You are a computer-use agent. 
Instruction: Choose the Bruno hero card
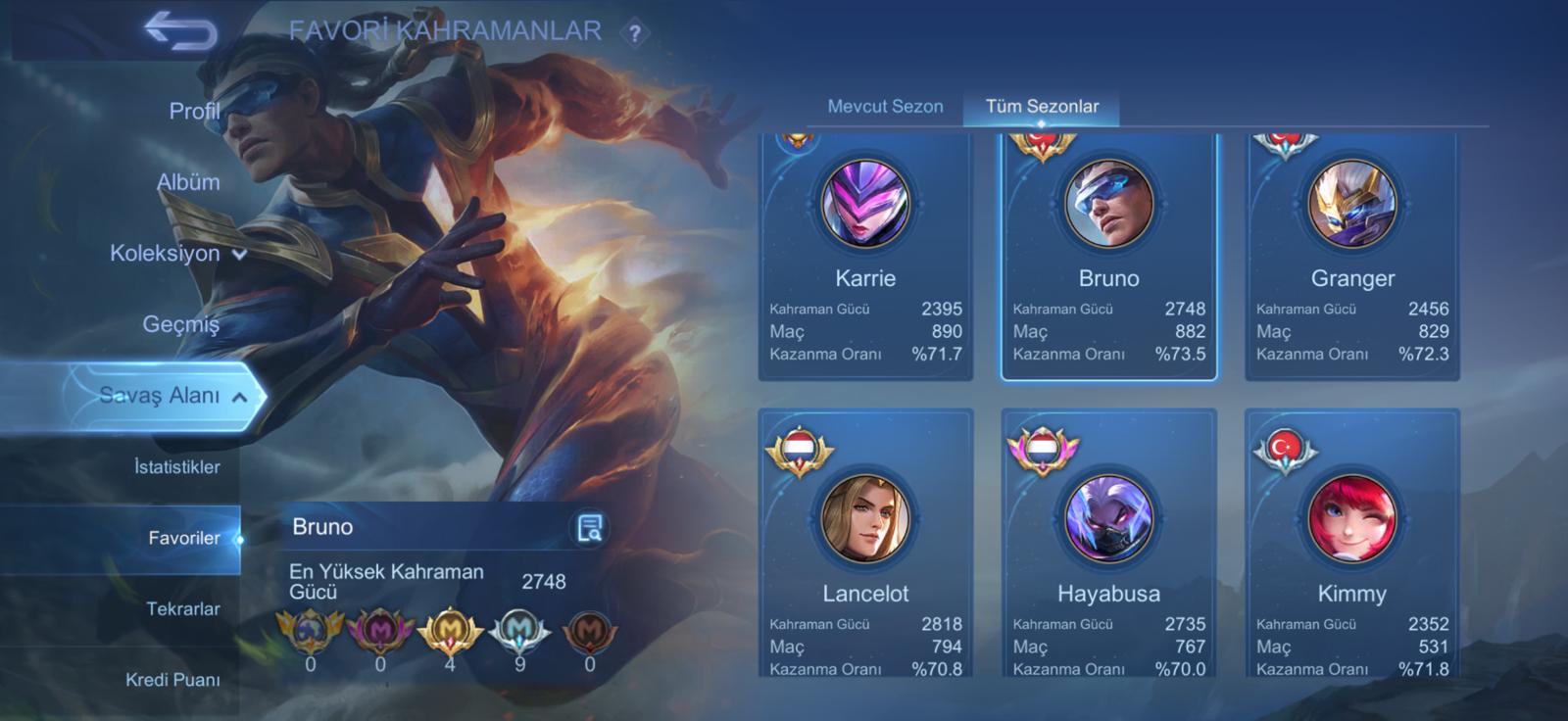[x=1108, y=255]
